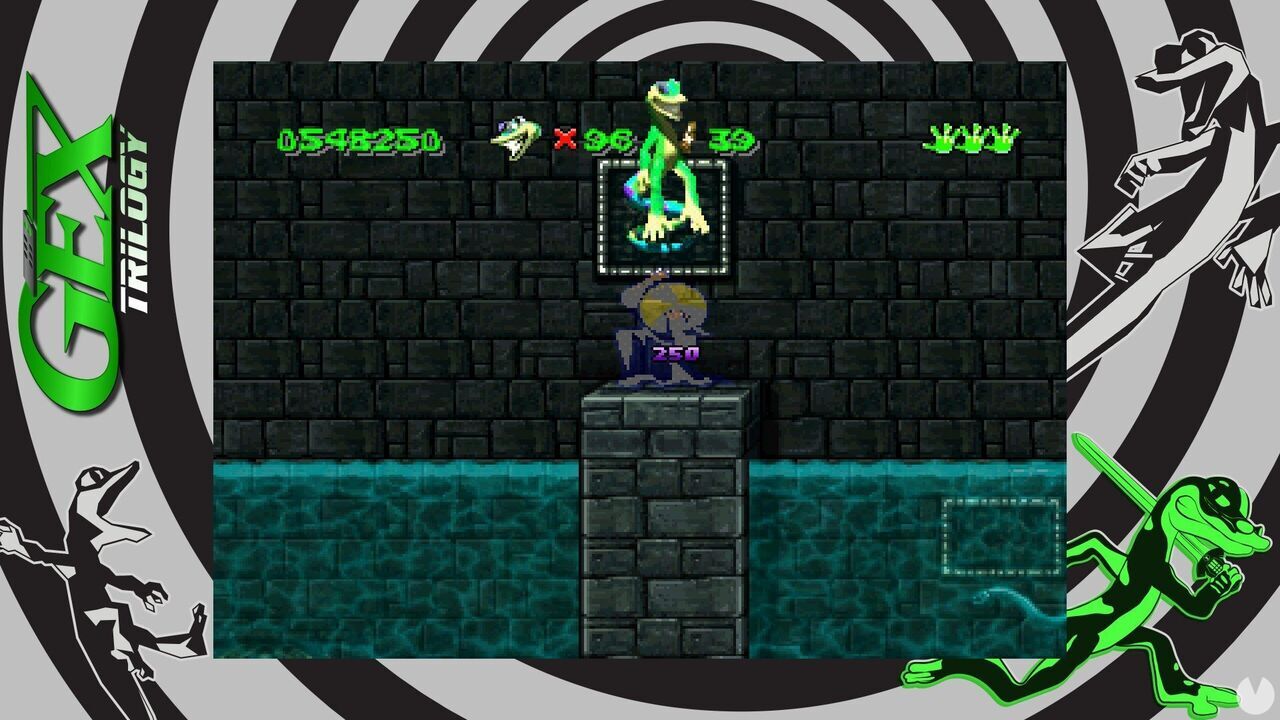
Task: Click the dashed selection box in the water
Action: (1000, 537)
